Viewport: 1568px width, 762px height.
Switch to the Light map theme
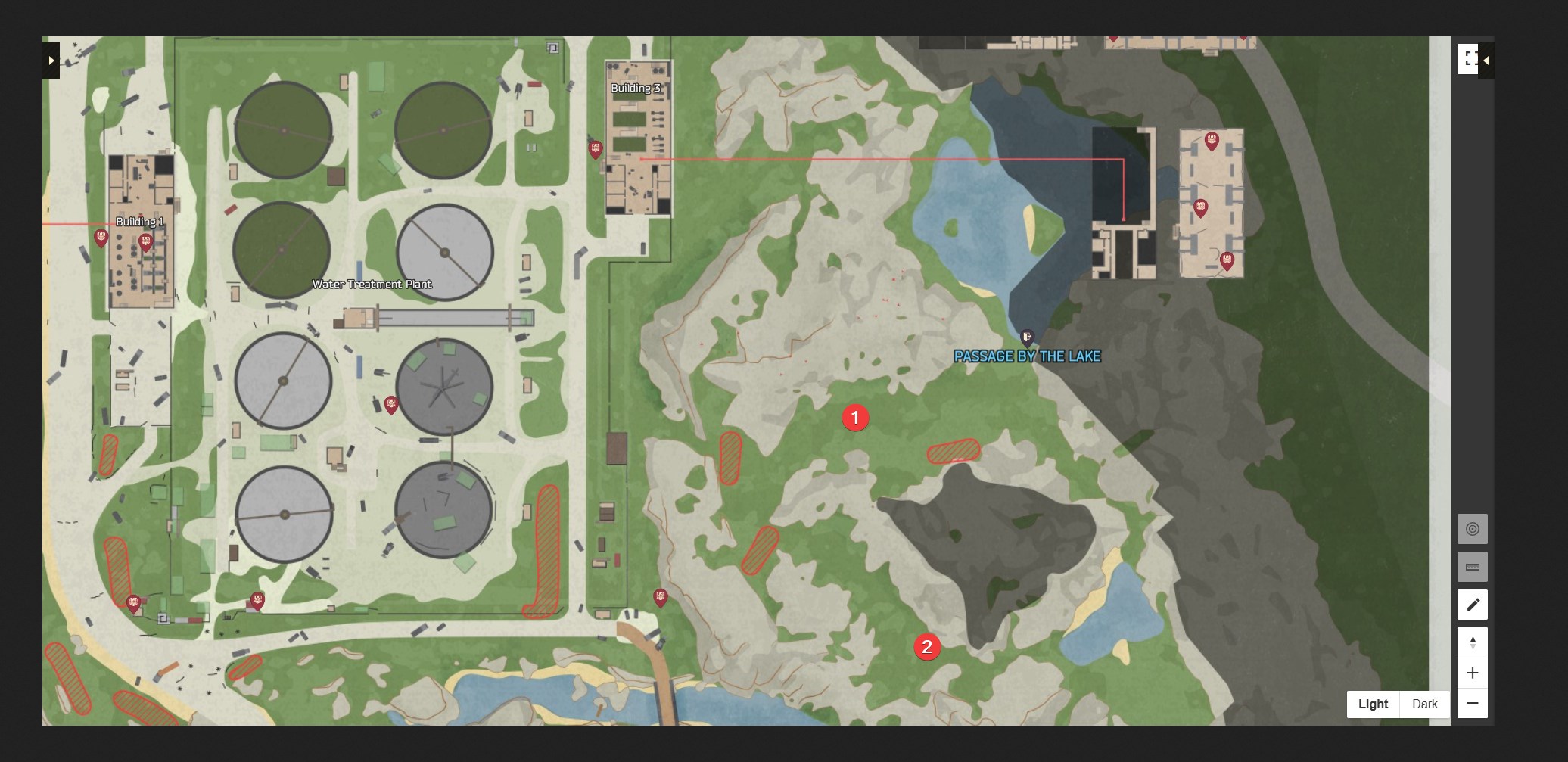pos(1373,704)
